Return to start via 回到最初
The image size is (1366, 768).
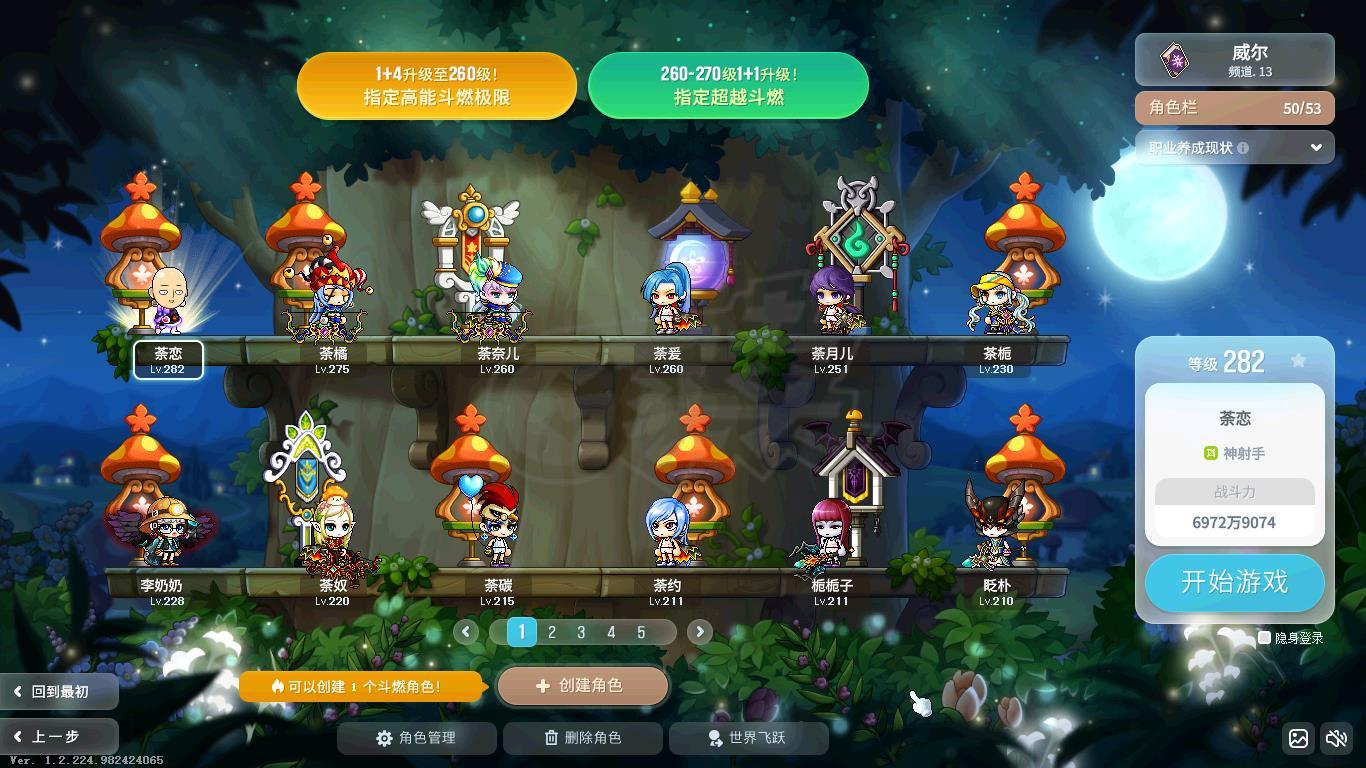(58, 691)
